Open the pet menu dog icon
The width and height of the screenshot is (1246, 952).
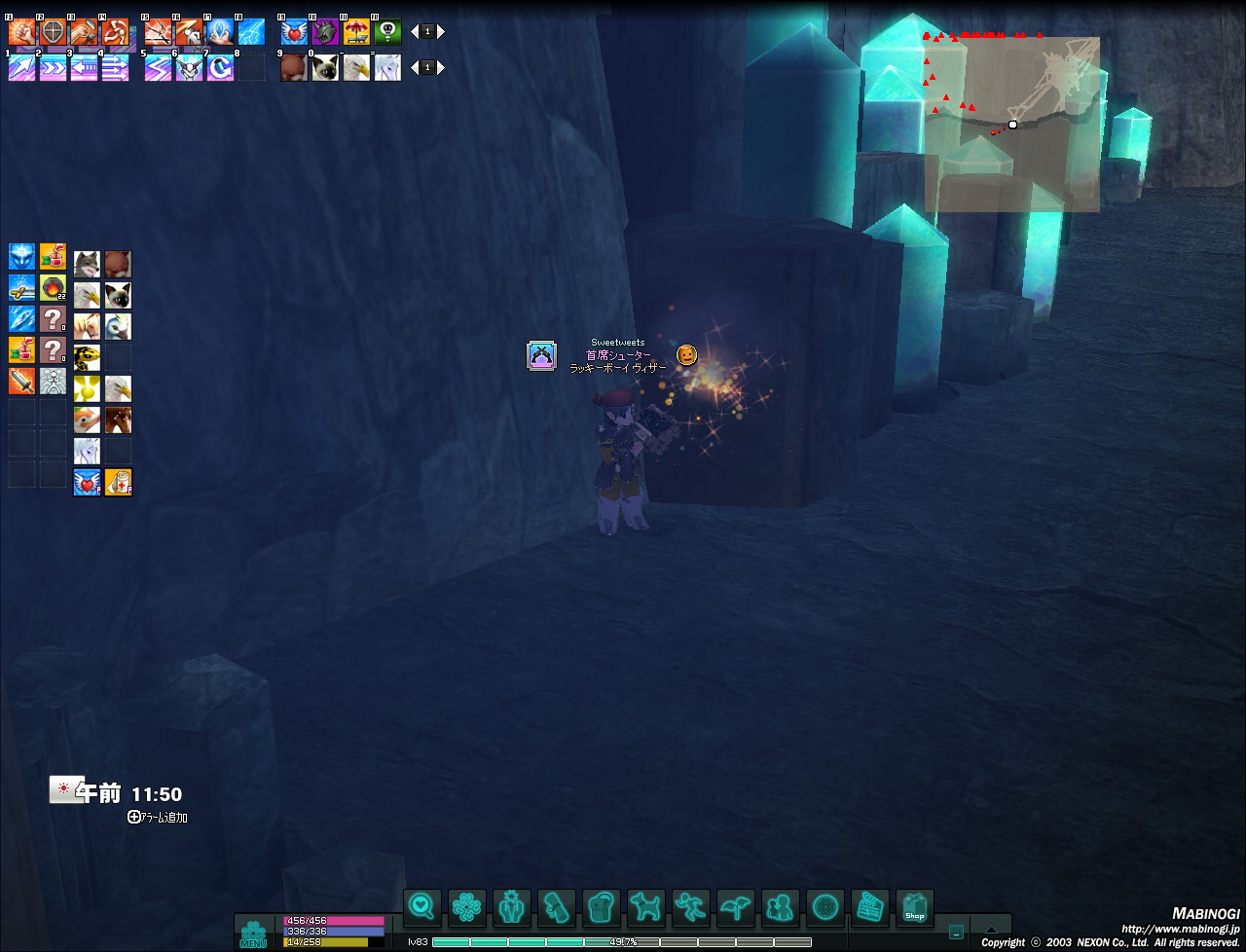tap(645, 908)
